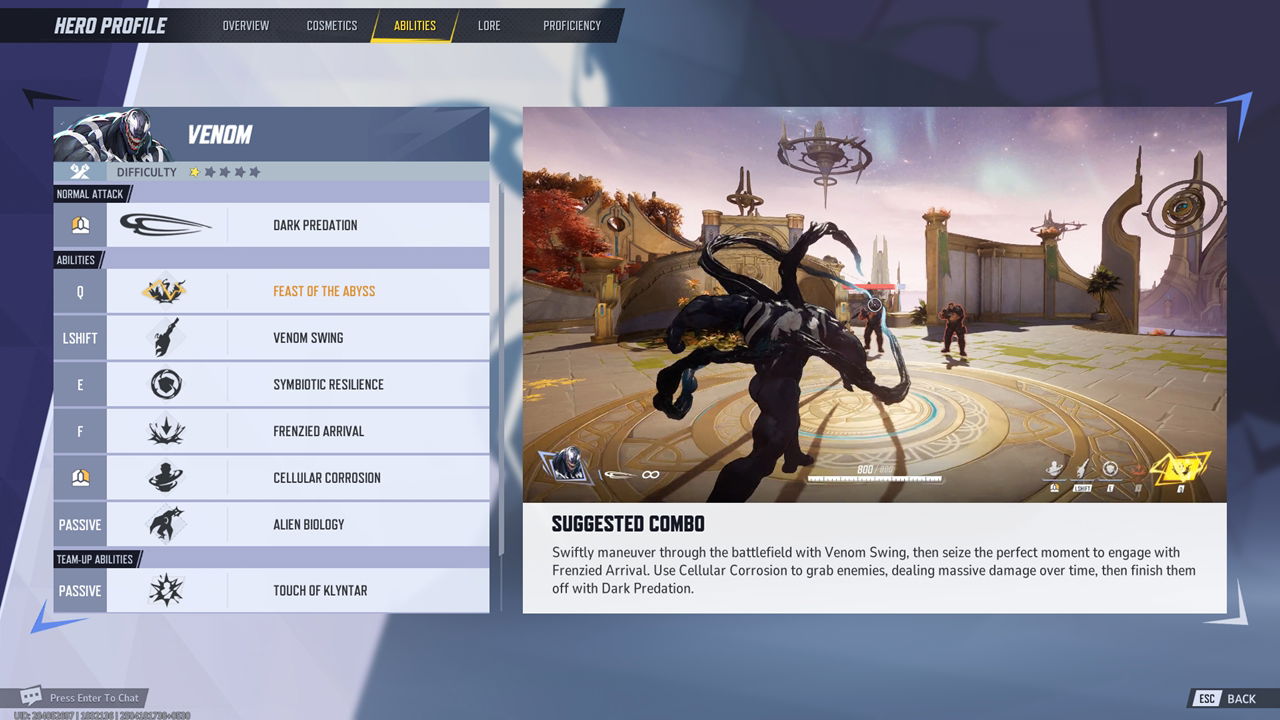Click the crossed-weapons difficulty icon

coord(78,171)
